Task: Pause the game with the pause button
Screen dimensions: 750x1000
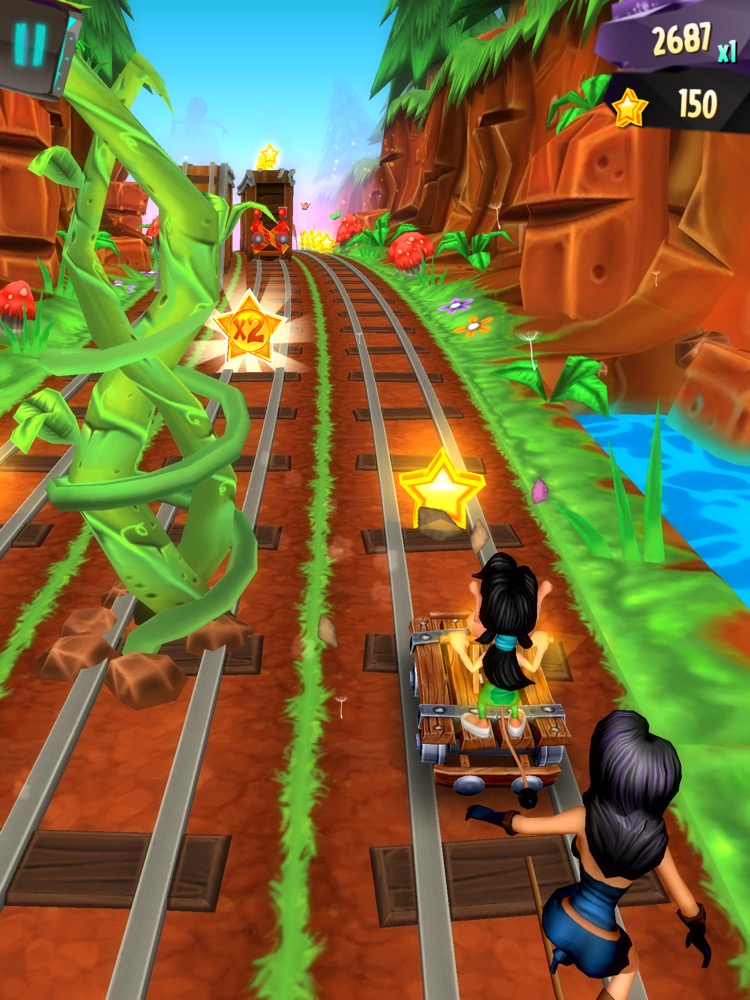Action: pyautogui.click(x=32, y=45)
